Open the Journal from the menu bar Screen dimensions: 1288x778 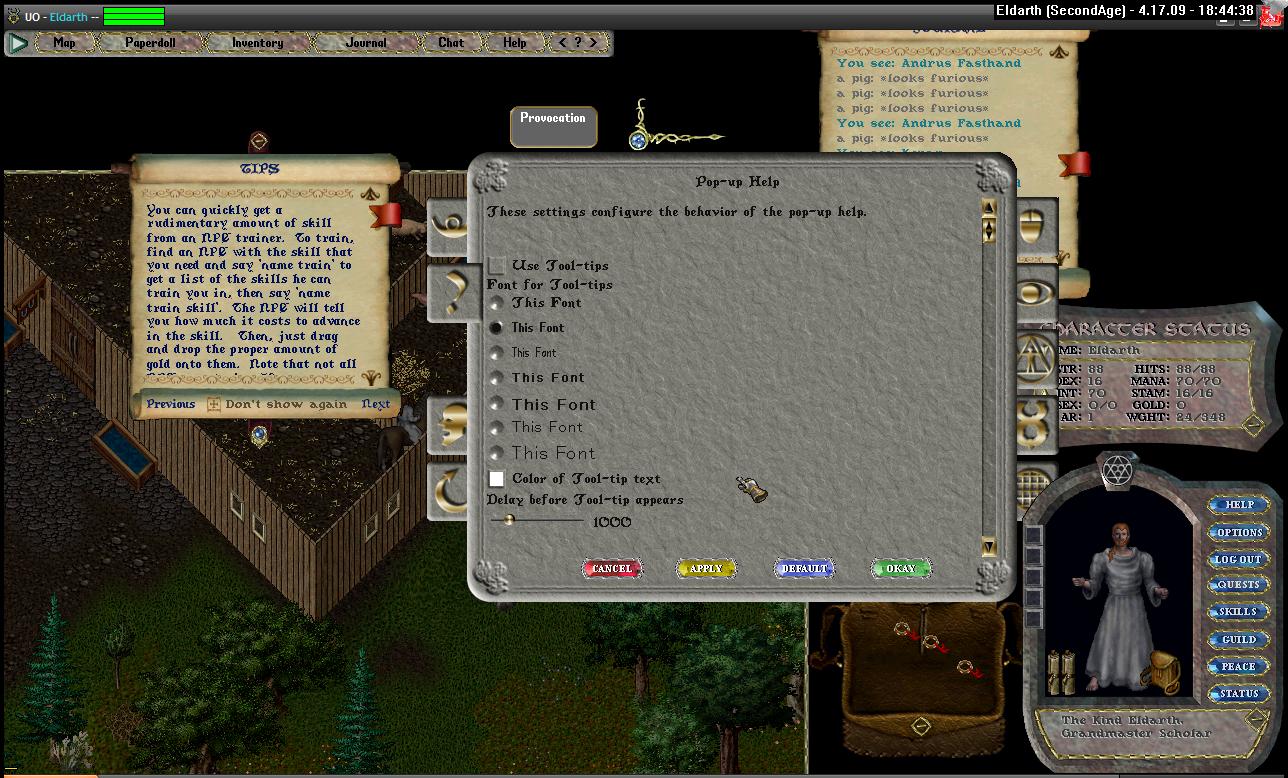[366, 43]
